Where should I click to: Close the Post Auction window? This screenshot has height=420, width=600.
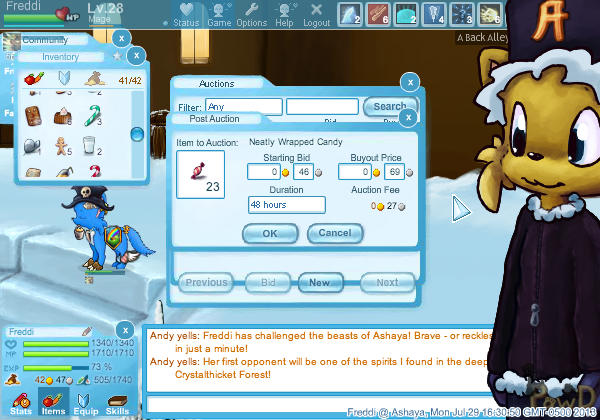409,118
